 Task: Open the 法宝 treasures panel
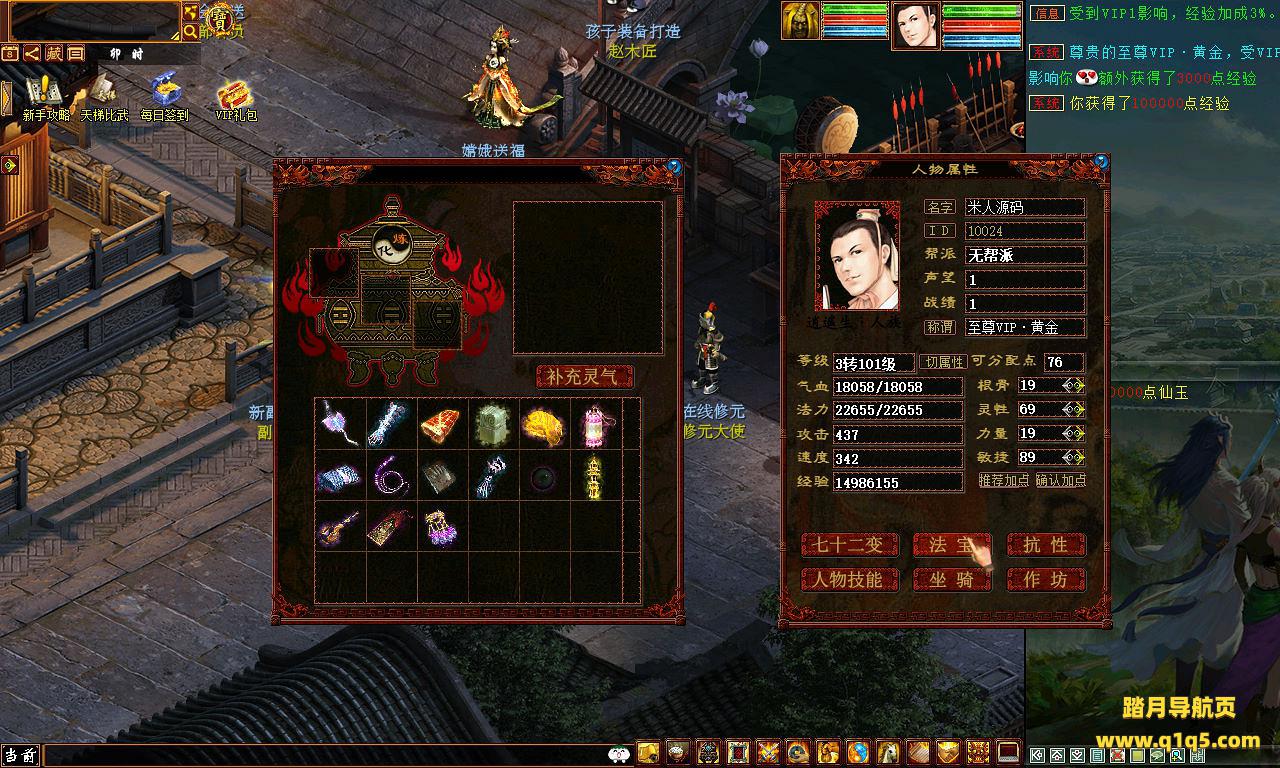pos(951,545)
